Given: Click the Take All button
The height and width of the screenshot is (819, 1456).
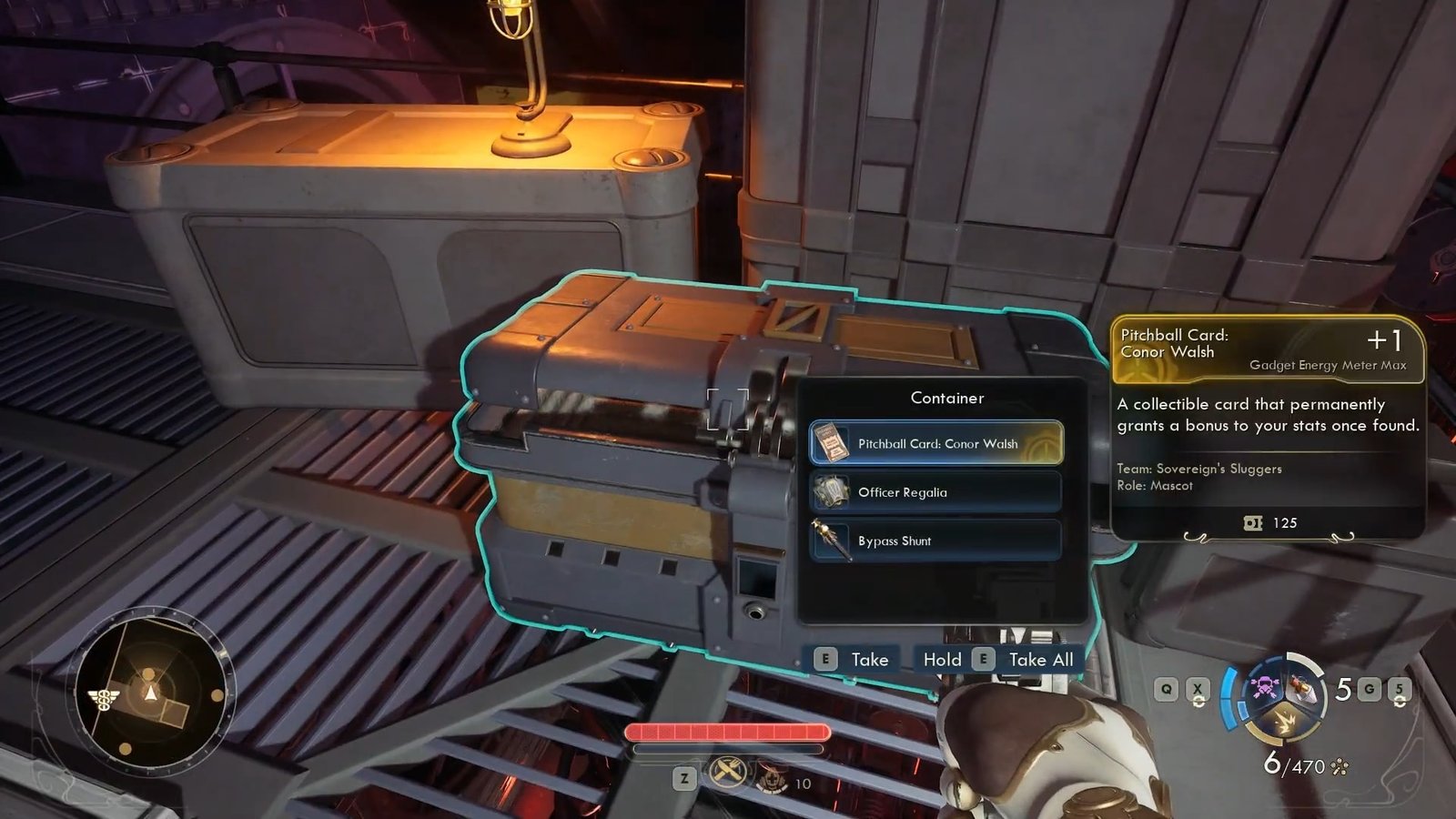Looking at the screenshot, I should (1025, 660).
